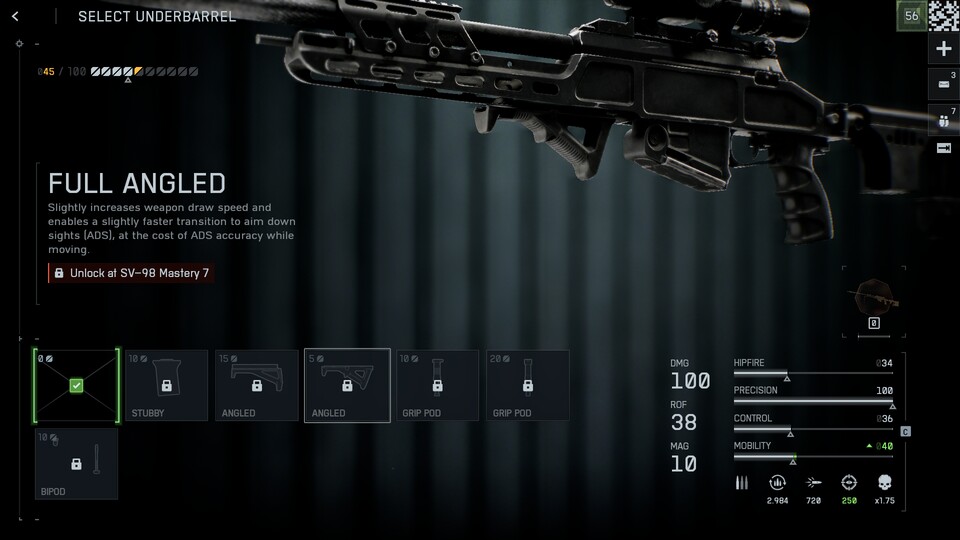Select the empty no-underbarrel slot
960x540 pixels.
click(x=76, y=385)
